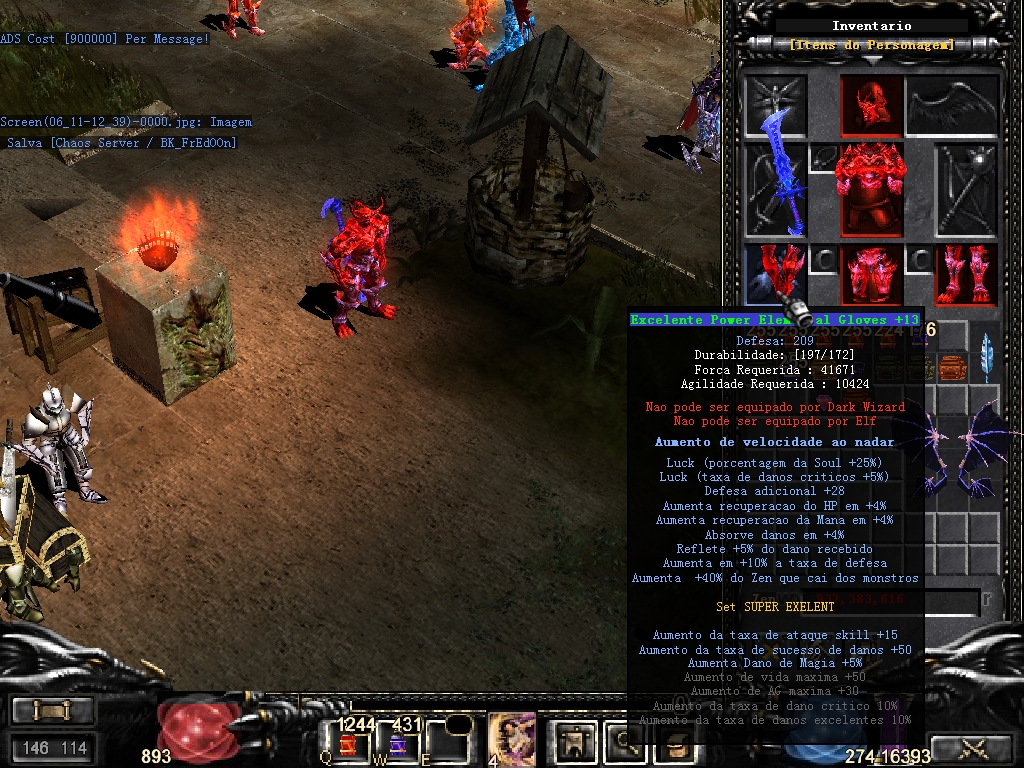Select the empty wings equipment slot
This screenshot has width=1024, height=768.
952,104
